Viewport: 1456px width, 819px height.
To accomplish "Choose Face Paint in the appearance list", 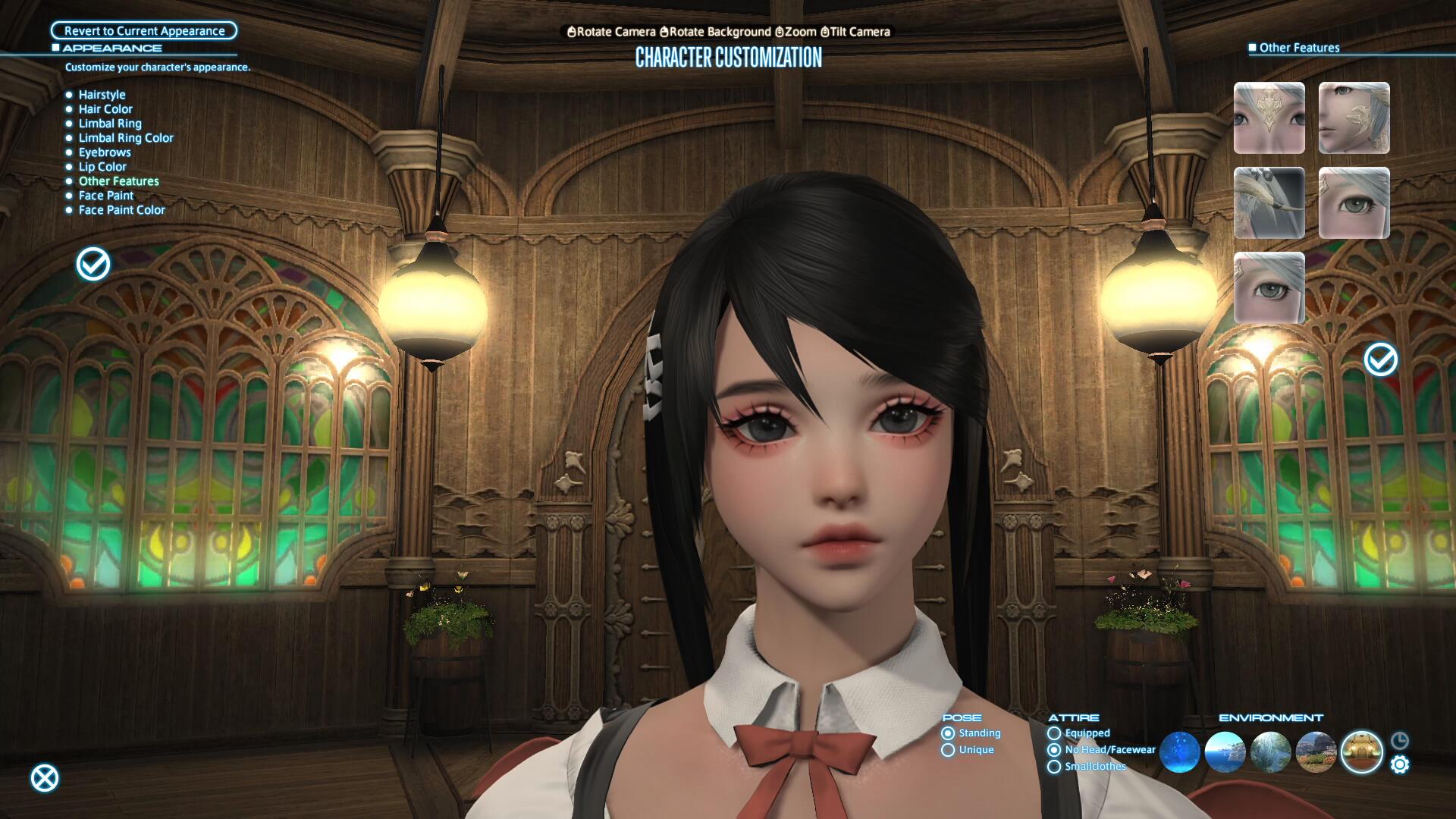I will 106,196.
